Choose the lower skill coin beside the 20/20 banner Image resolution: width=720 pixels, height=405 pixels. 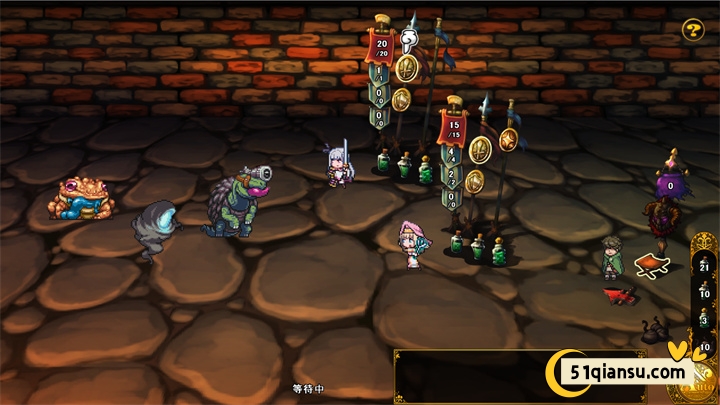pyautogui.click(x=401, y=99)
